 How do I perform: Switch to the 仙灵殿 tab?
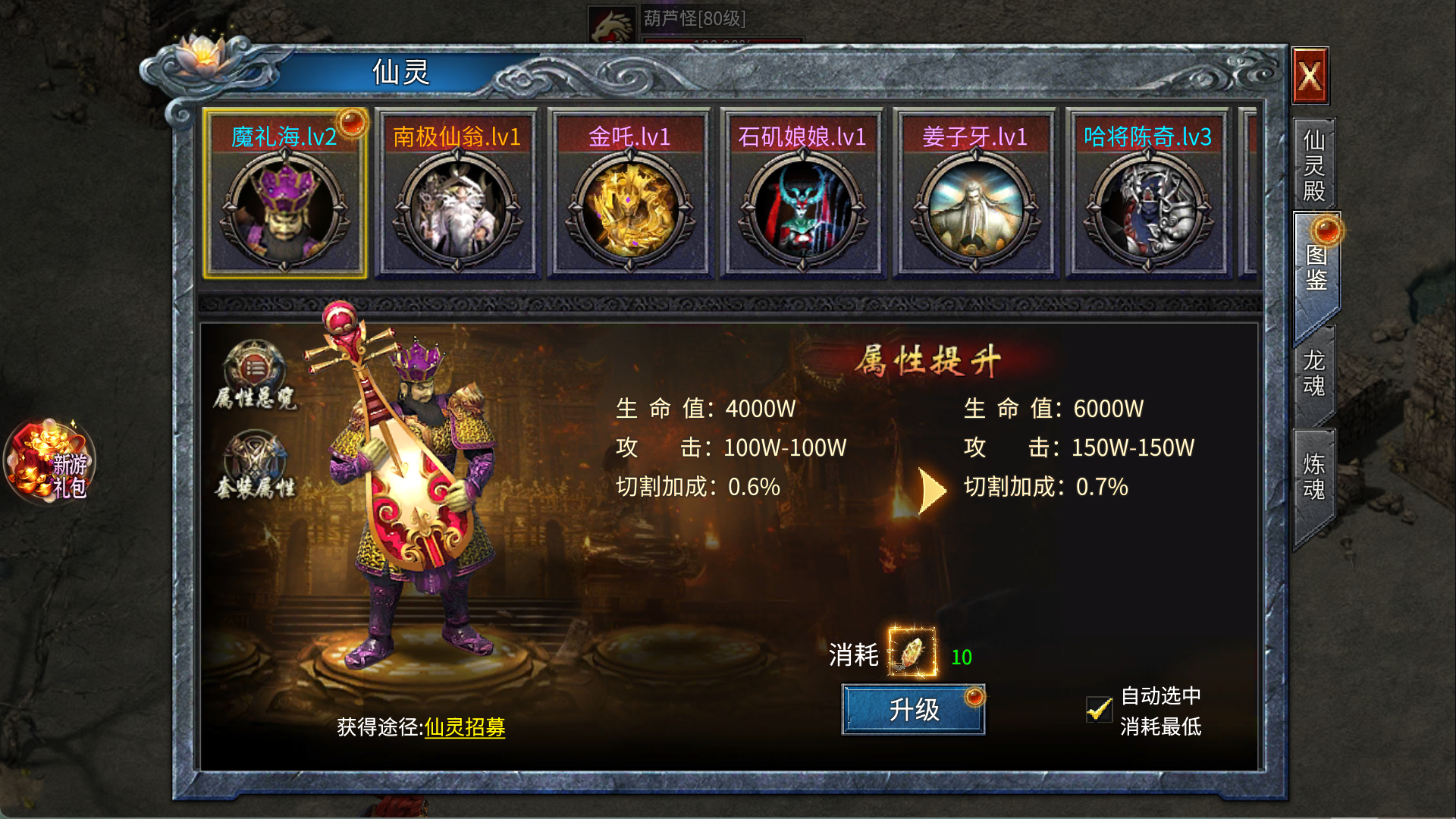(x=1314, y=165)
